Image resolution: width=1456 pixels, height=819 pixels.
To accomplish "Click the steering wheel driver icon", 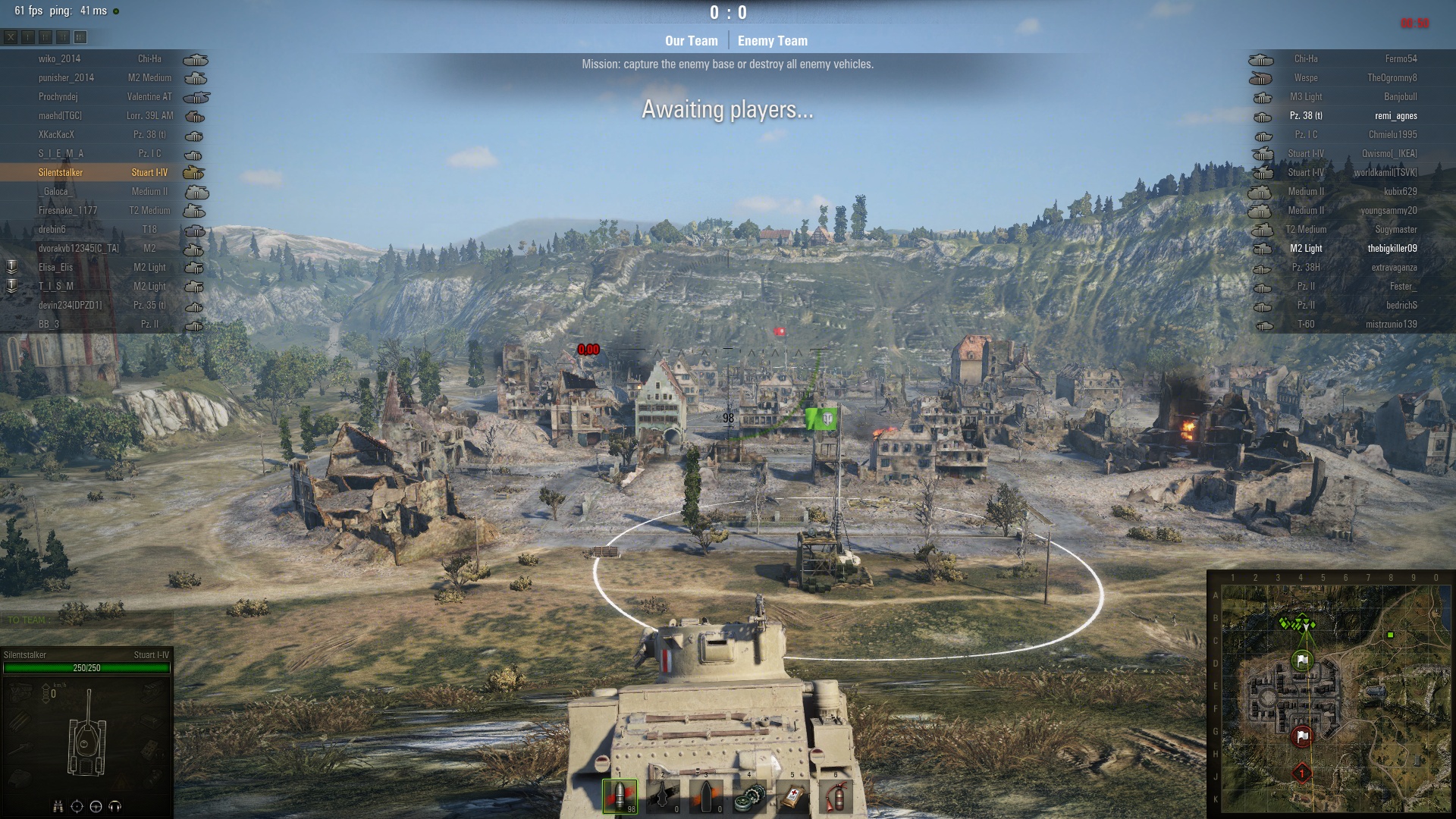I will pos(96,806).
